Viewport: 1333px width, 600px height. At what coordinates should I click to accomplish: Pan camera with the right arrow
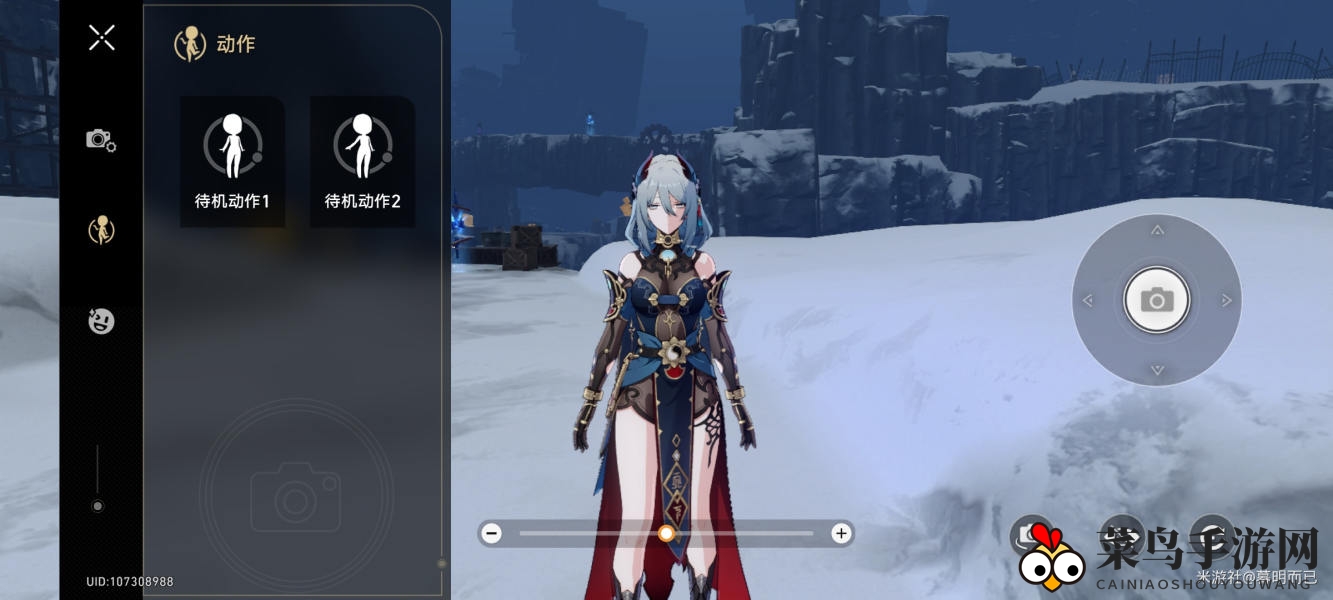coord(1226,300)
